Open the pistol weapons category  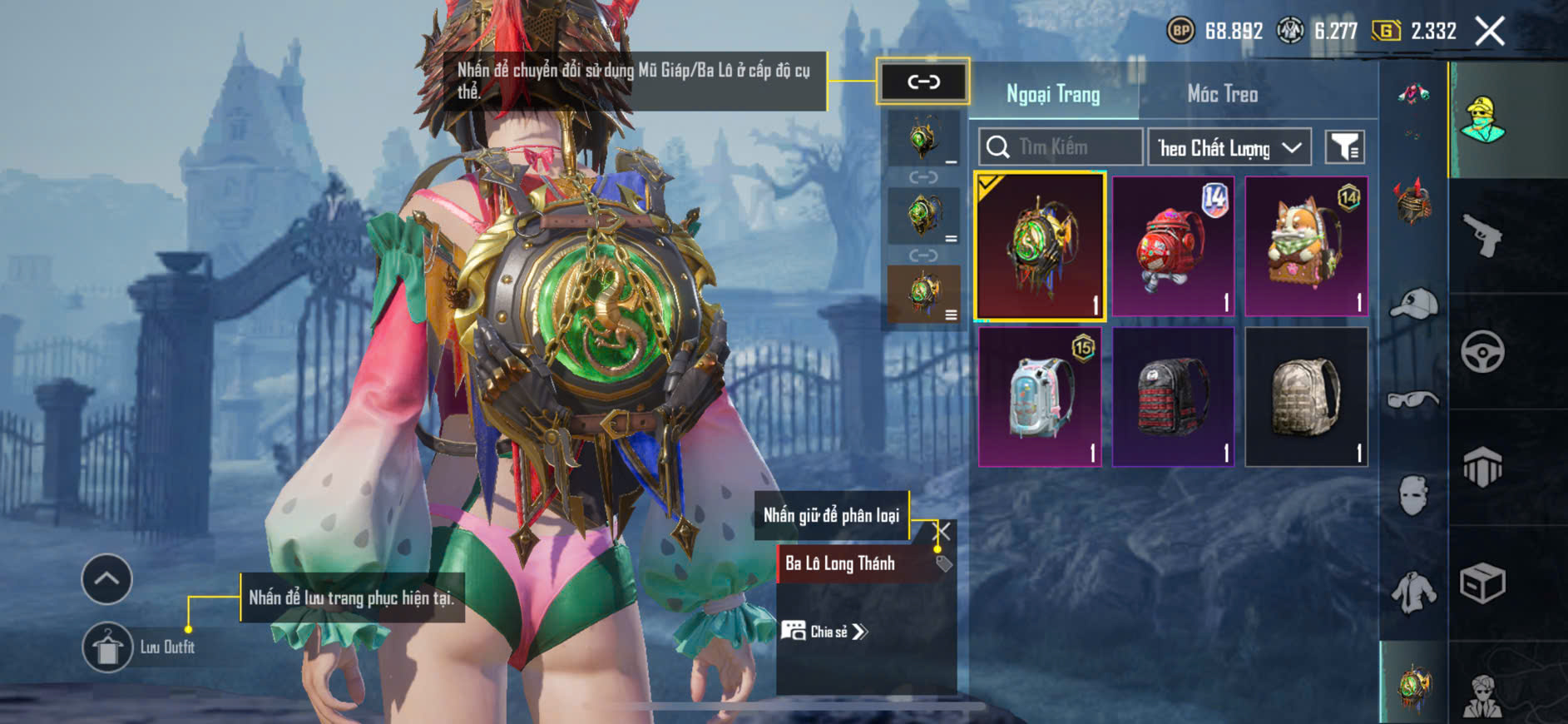[x=1482, y=236]
